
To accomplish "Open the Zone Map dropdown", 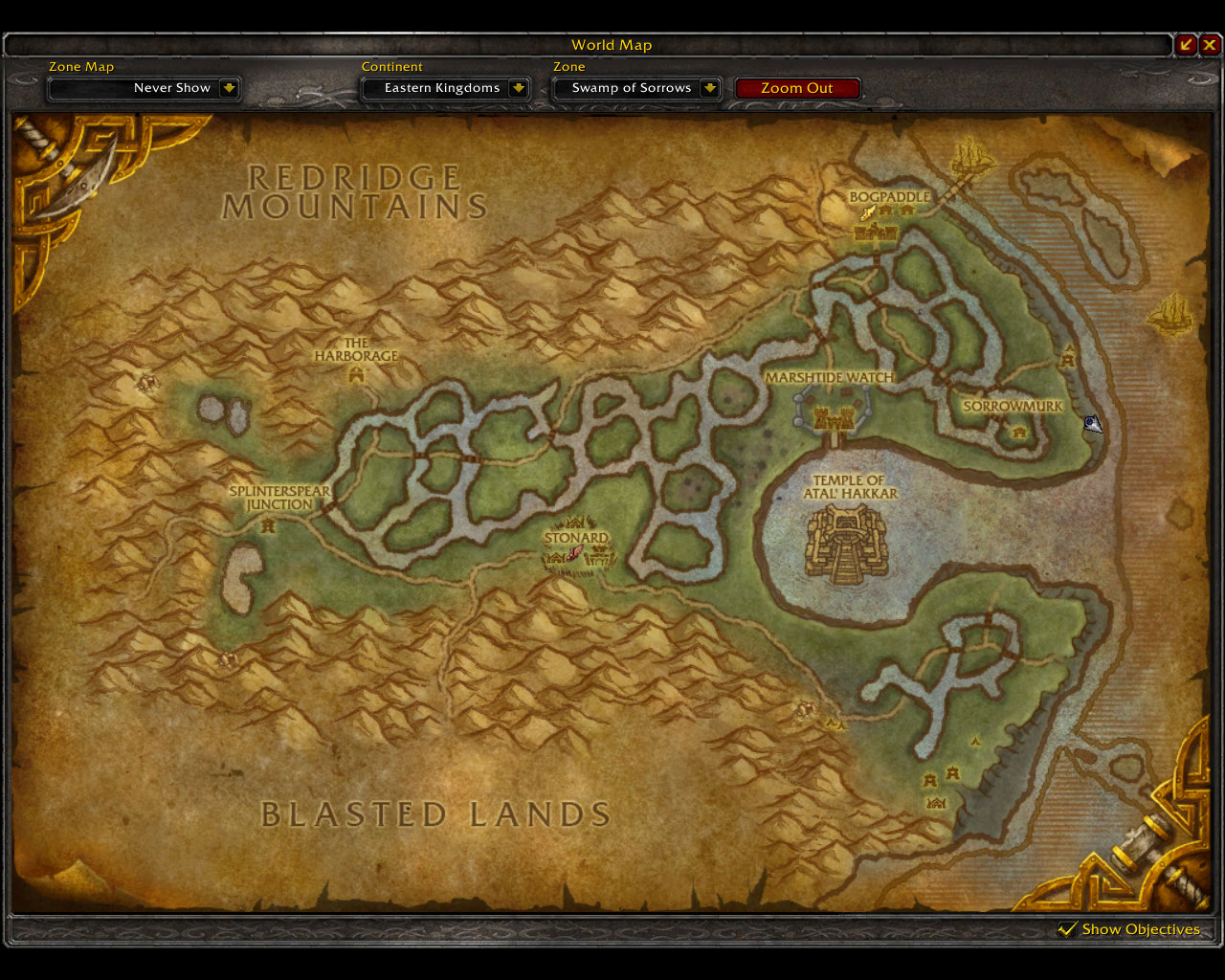I will pos(229,88).
